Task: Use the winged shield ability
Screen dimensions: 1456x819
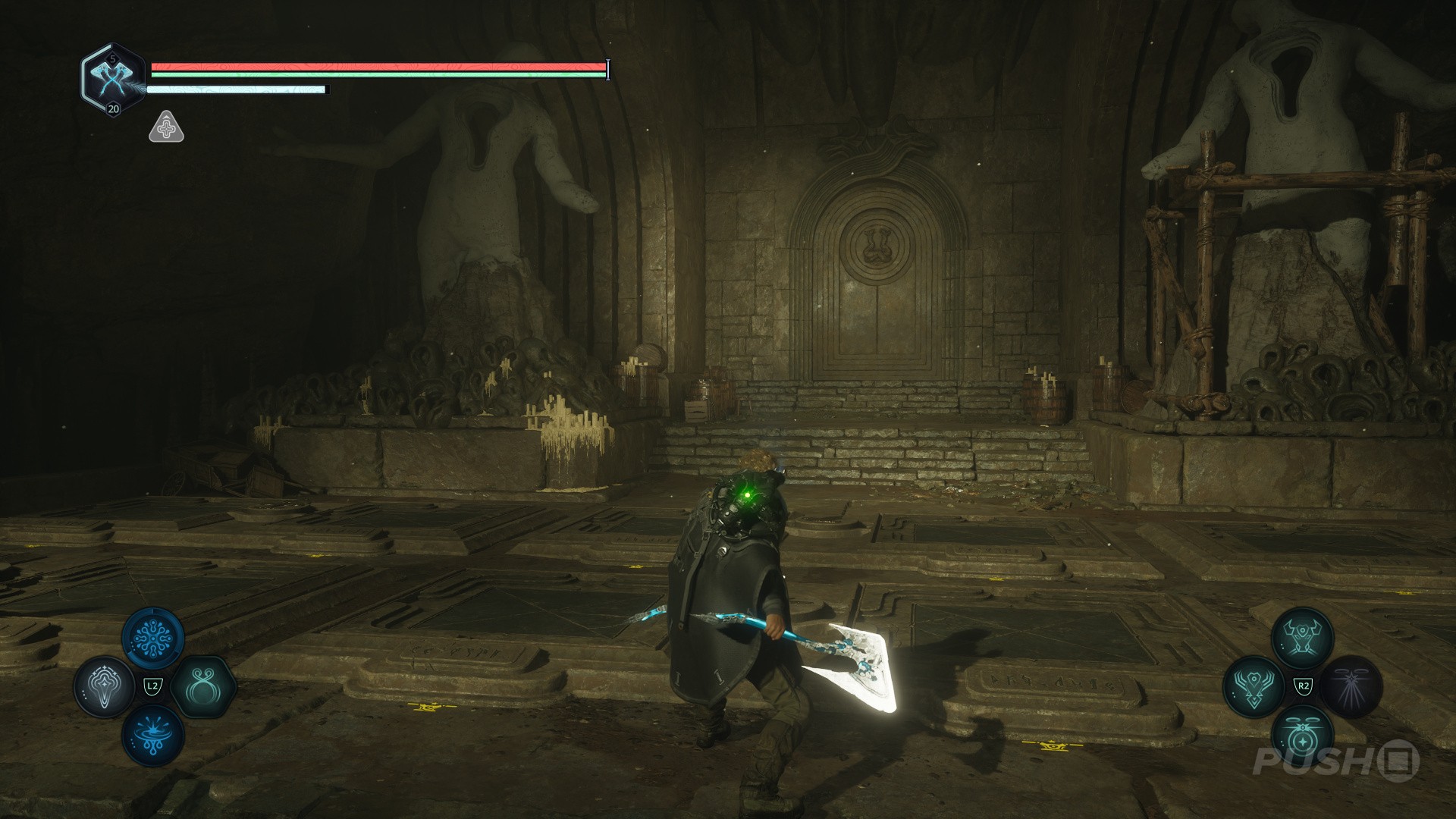Action: [1254, 687]
